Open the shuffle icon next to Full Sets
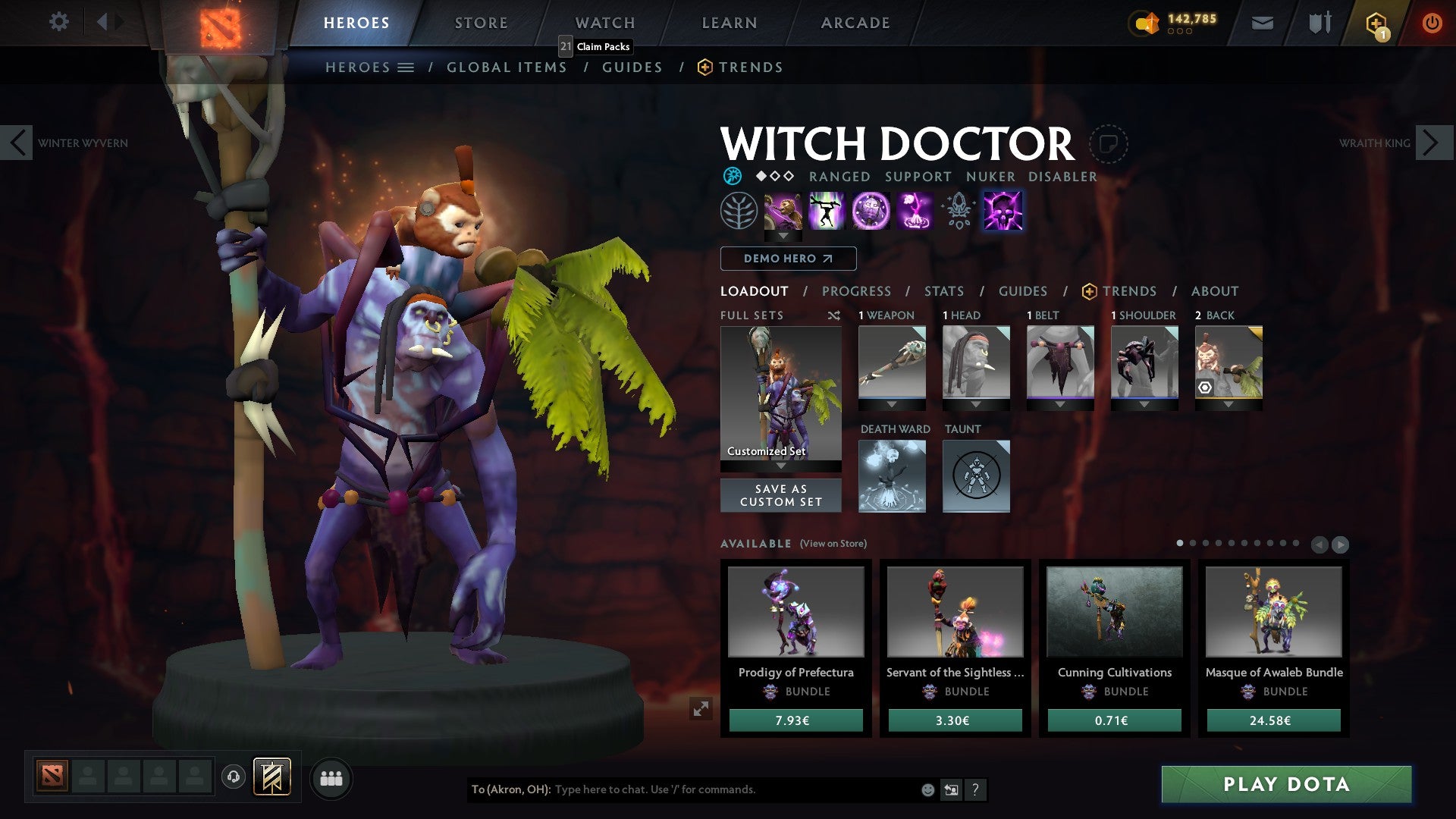1456x819 pixels. point(834,315)
